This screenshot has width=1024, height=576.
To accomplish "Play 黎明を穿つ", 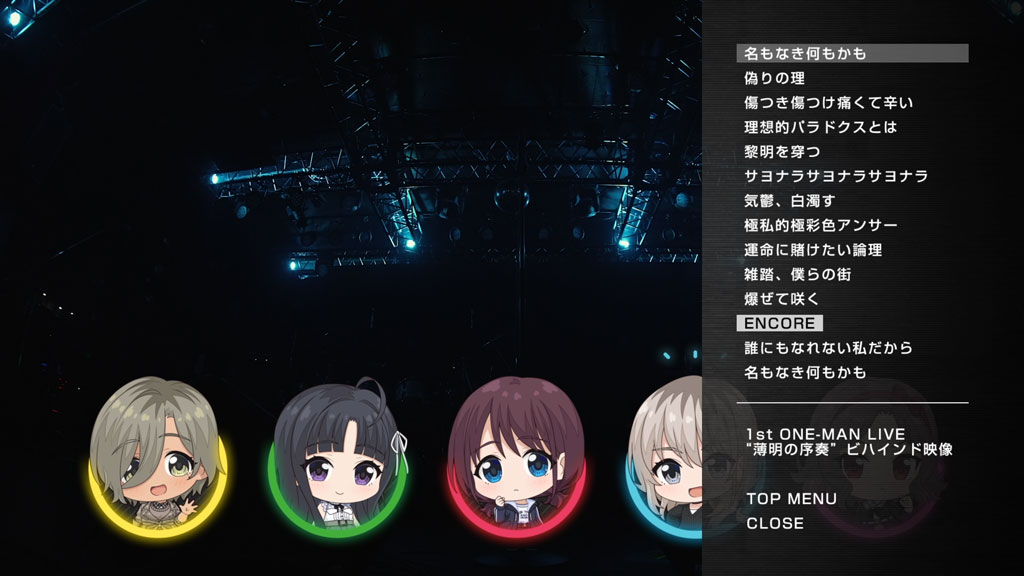I will [782, 152].
